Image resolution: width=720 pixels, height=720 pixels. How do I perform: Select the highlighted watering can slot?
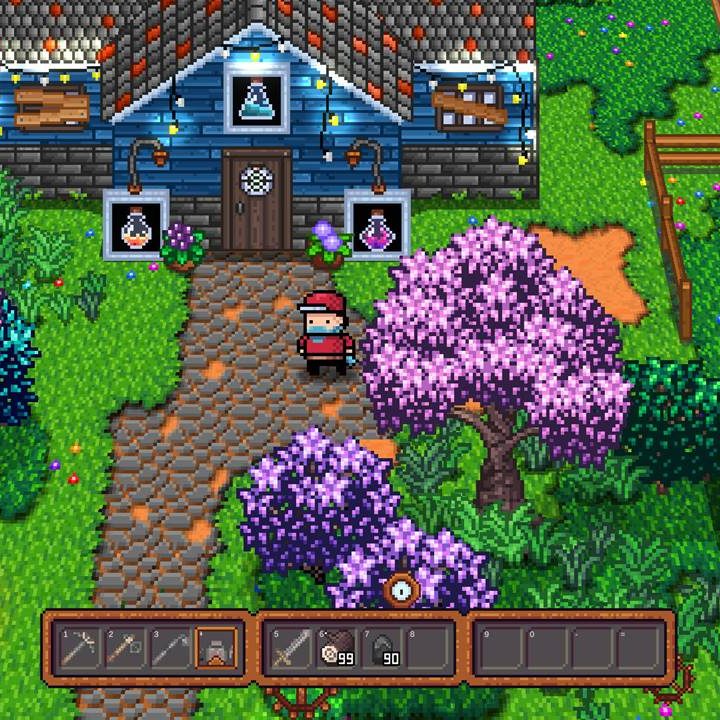(x=216, y=648)
